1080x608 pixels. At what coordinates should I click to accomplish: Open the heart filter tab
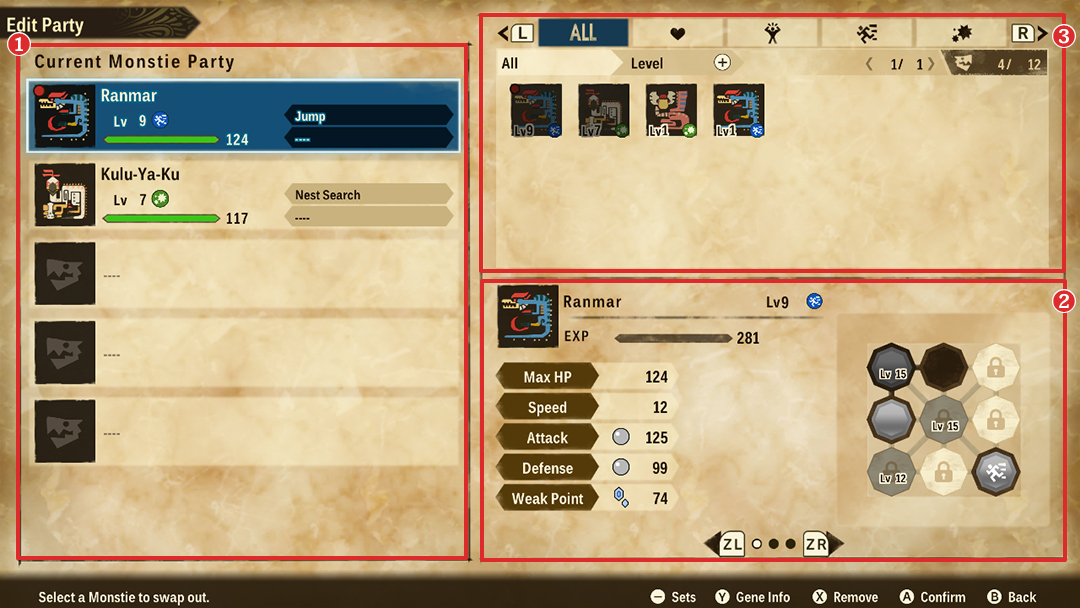click(677, 34)
